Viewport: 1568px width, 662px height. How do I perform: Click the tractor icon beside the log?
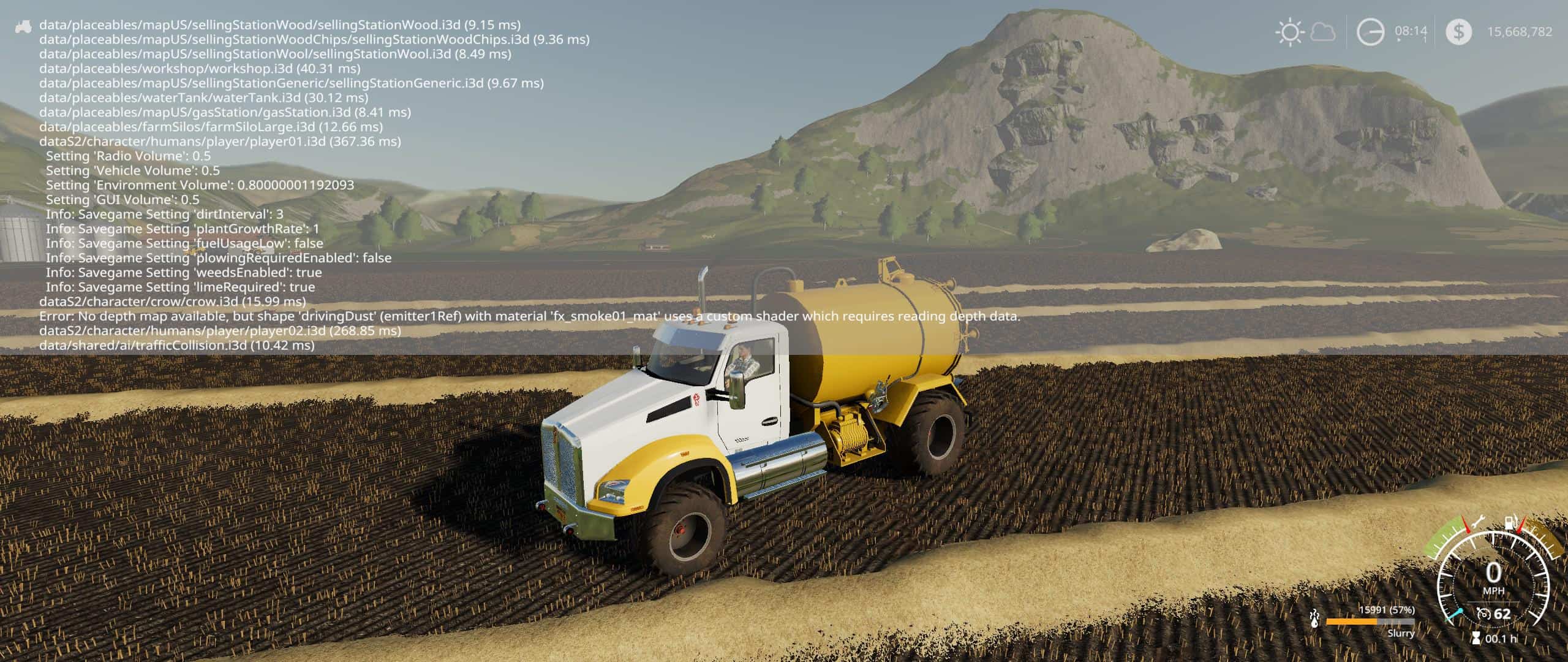pos(23,26)
